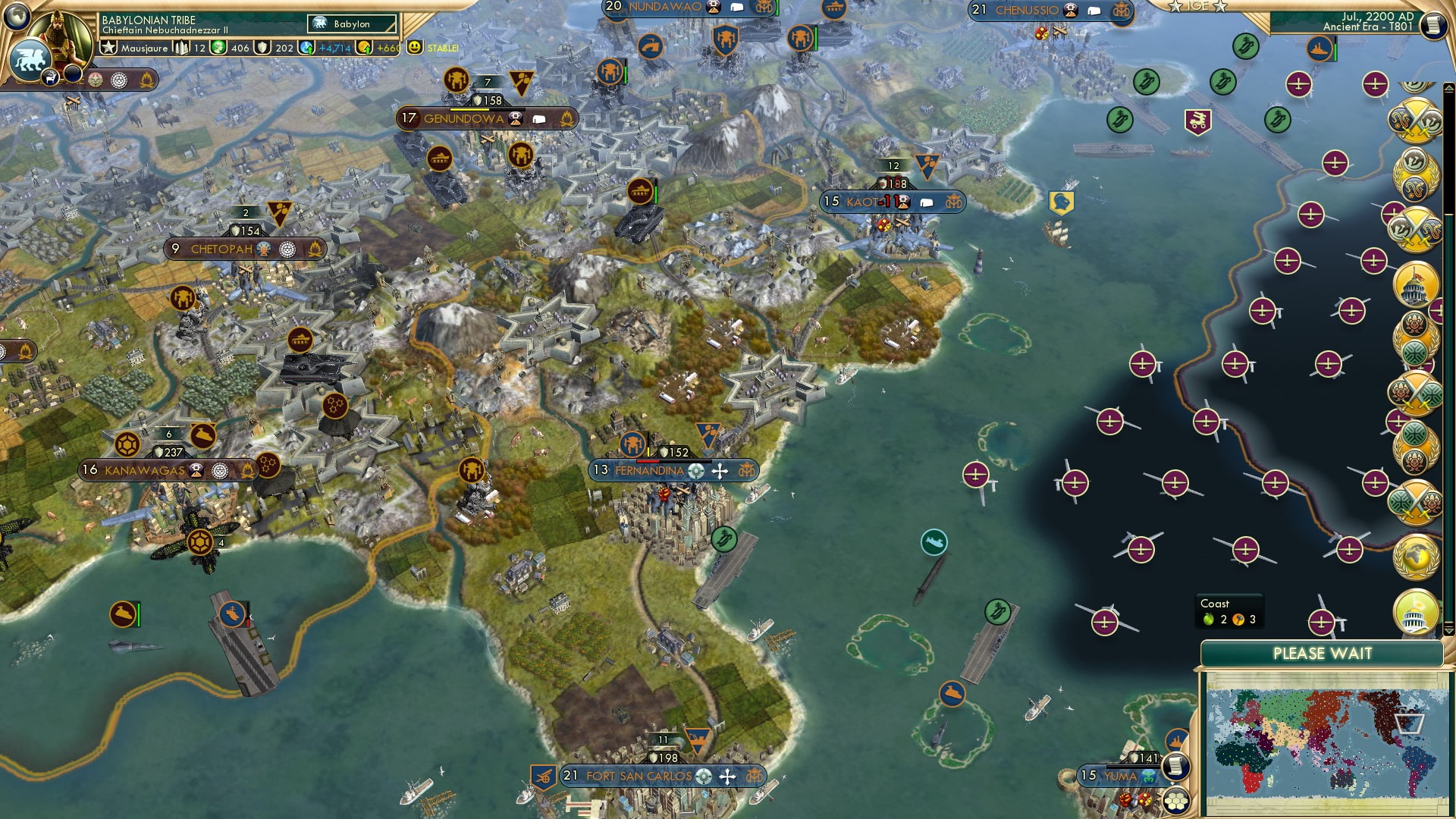This screenshot has height=819, width=1456.
Task: Click the IGE label at top of screen
Action: click(x=1197, y=7)
